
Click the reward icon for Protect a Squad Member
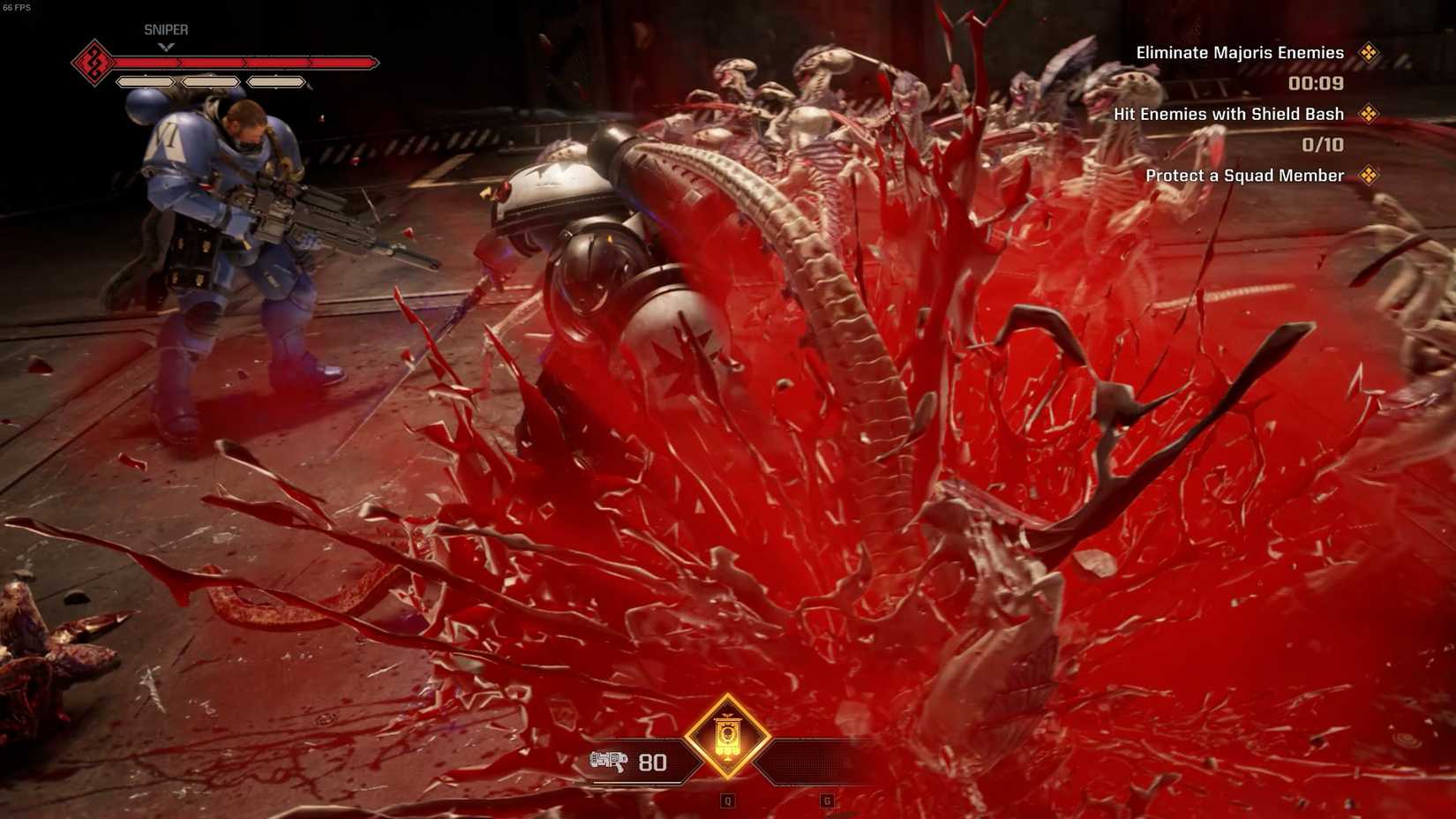(x=1370, y=175)
